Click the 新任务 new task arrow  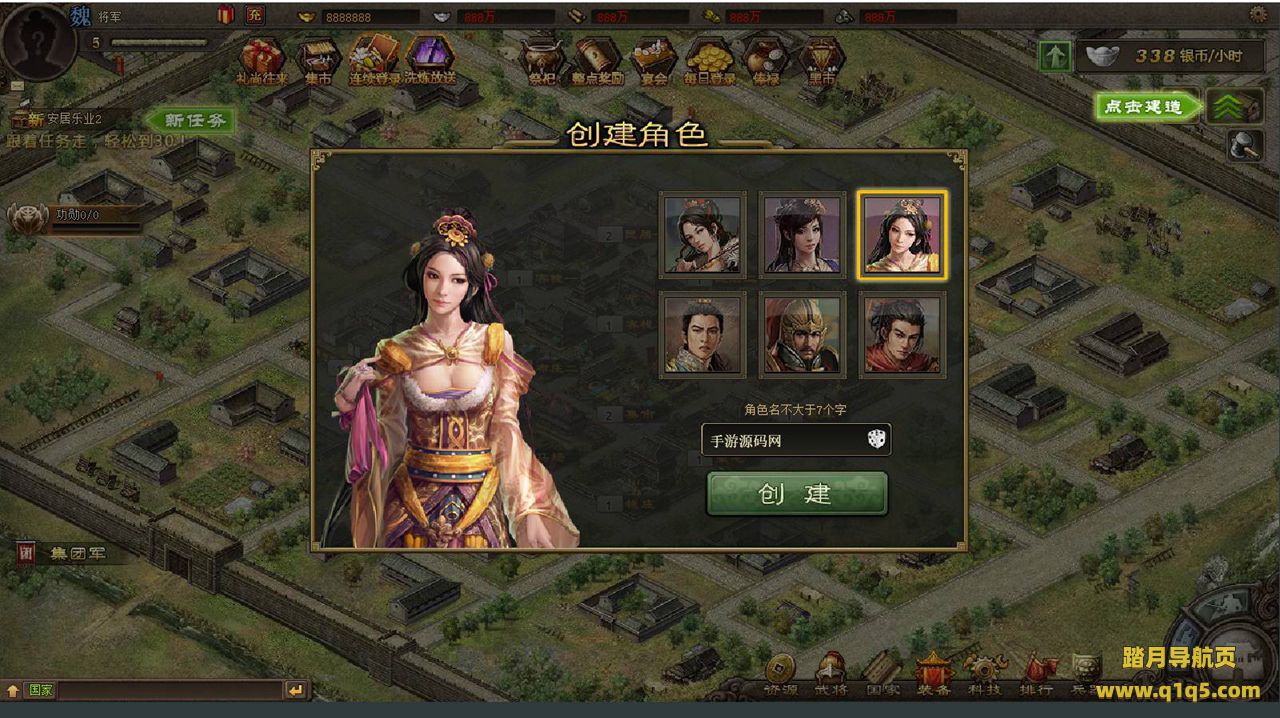click(x=190, y=120)
